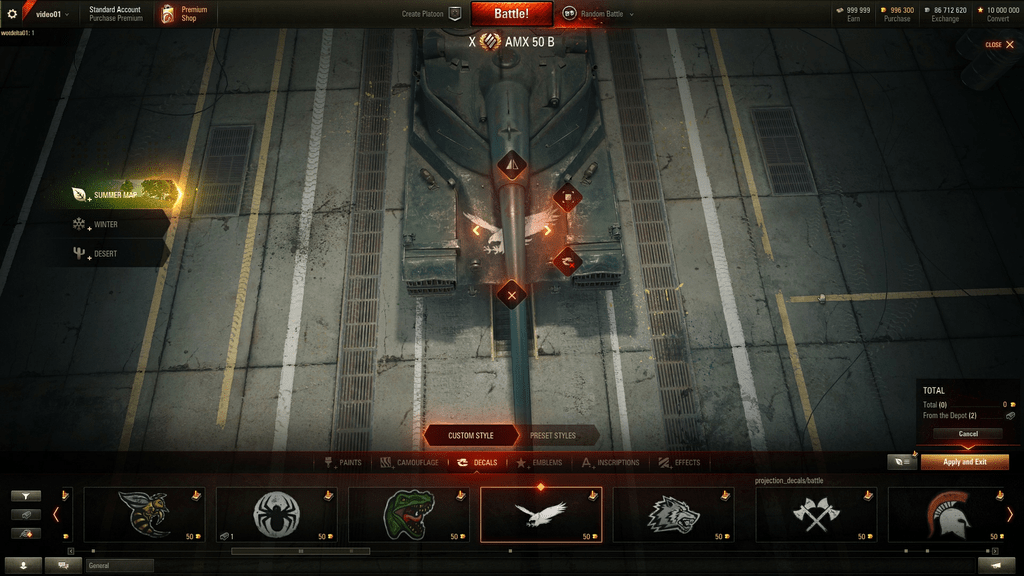Cancel the customization purchase
This screenshot has width=1024, height=576.
coord(968,434)
